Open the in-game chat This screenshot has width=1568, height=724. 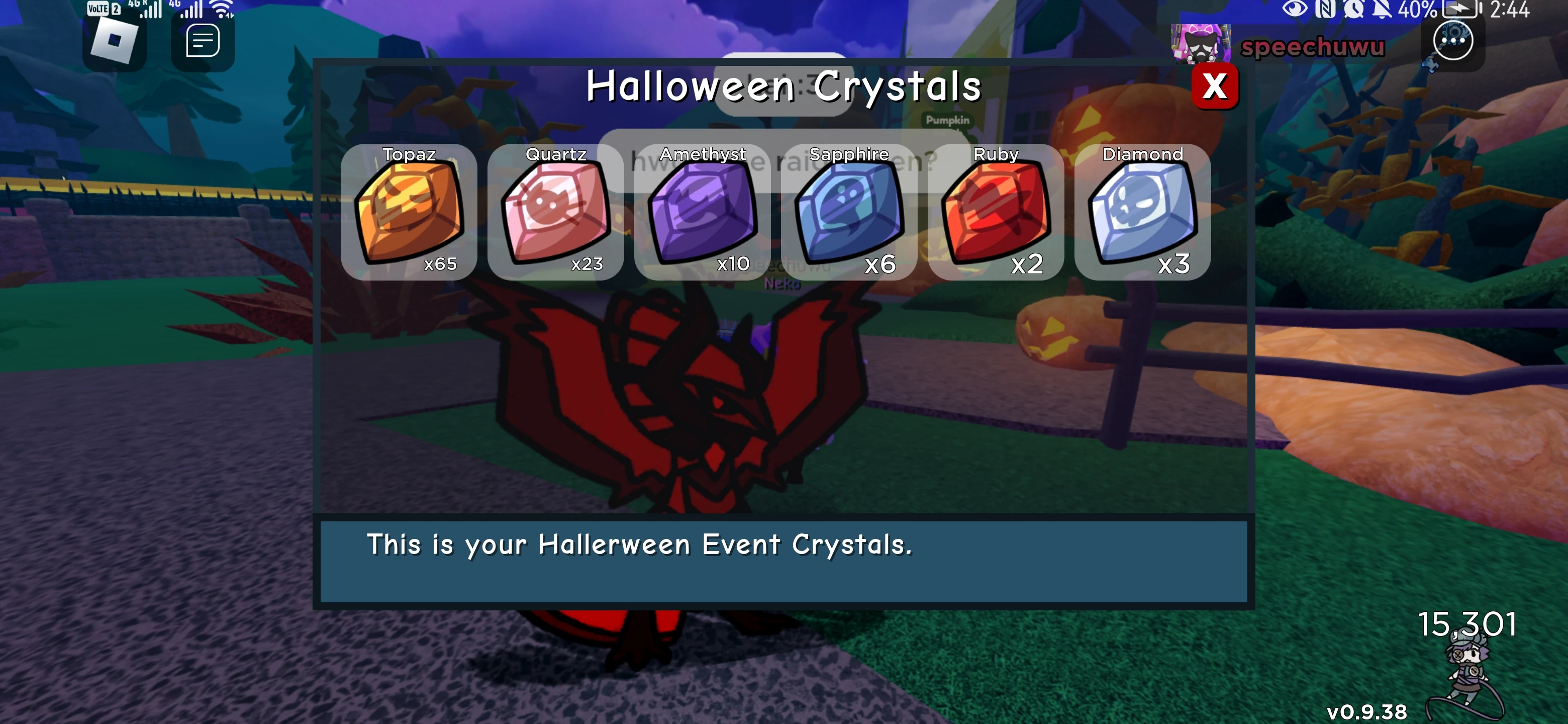tap(203, 40)
